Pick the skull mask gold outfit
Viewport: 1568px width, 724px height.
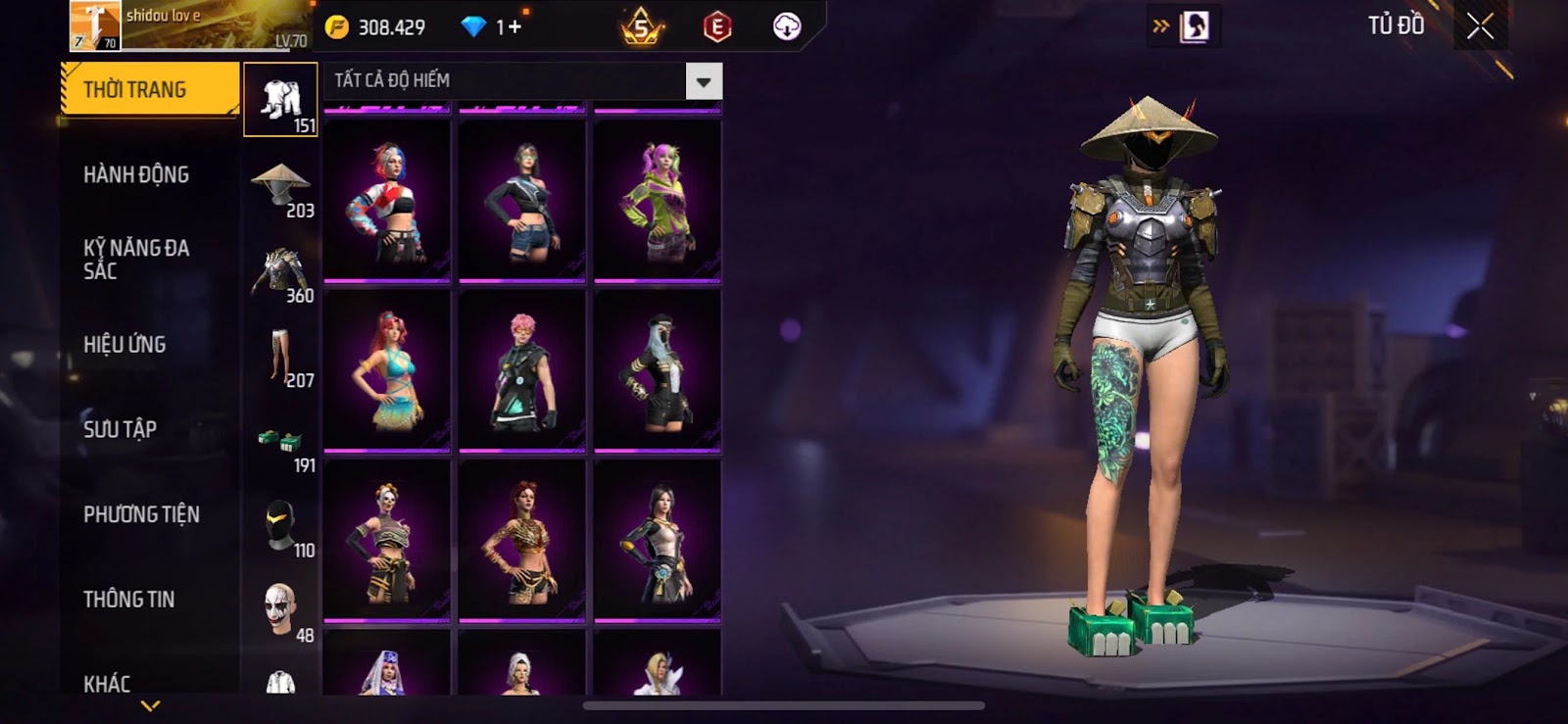pyautogui.click(x=388, y=541)
